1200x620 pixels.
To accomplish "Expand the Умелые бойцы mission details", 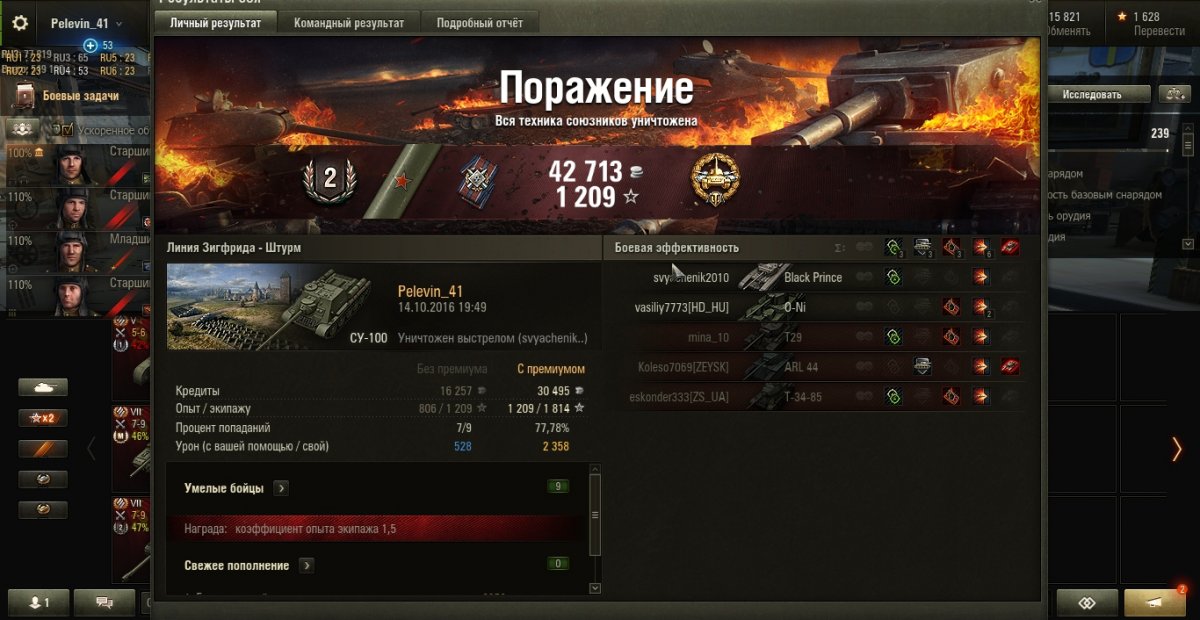I will click(x=281, y=488).
